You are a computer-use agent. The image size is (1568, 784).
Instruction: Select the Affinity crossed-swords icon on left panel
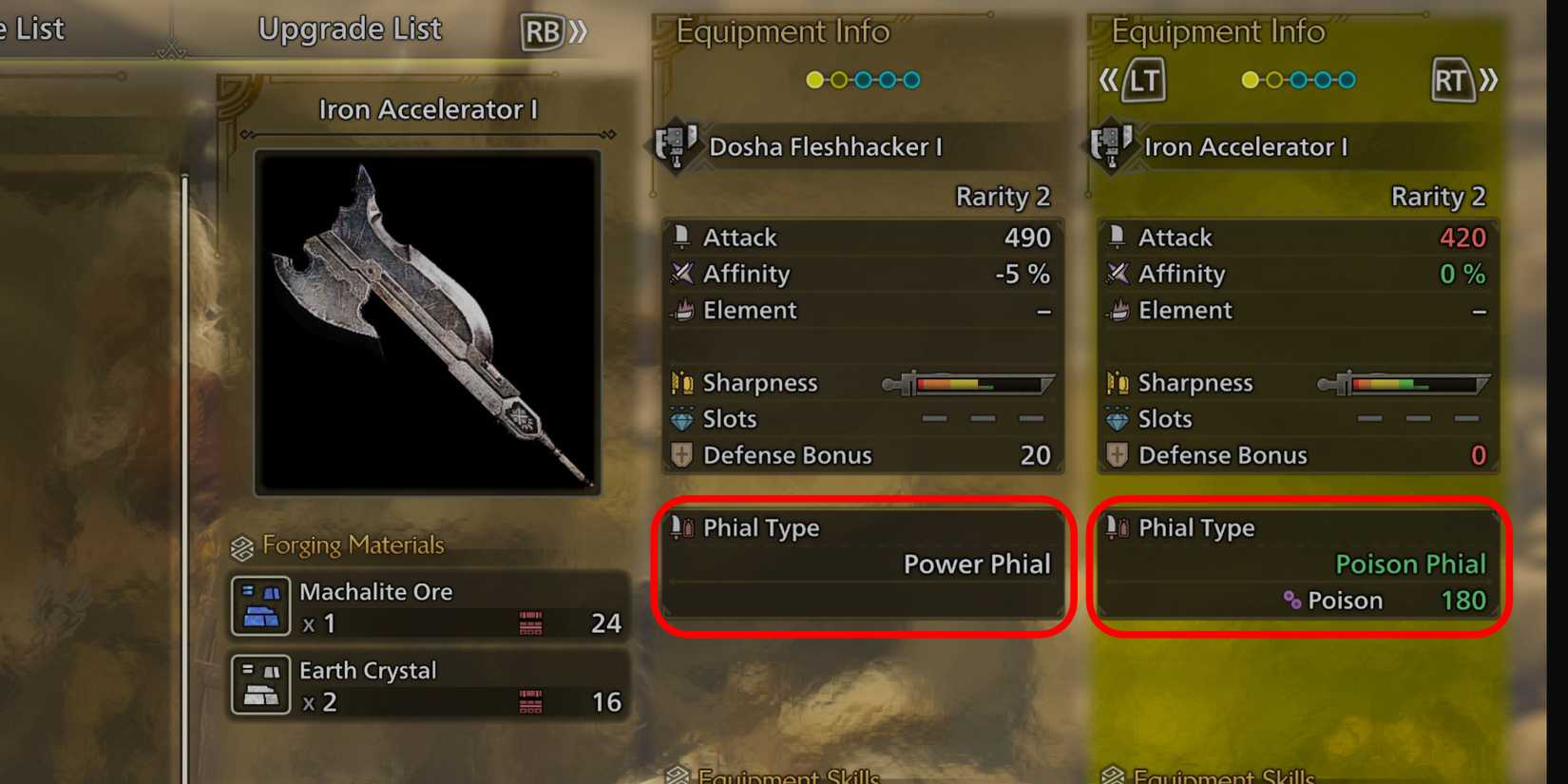click(680, 274)
